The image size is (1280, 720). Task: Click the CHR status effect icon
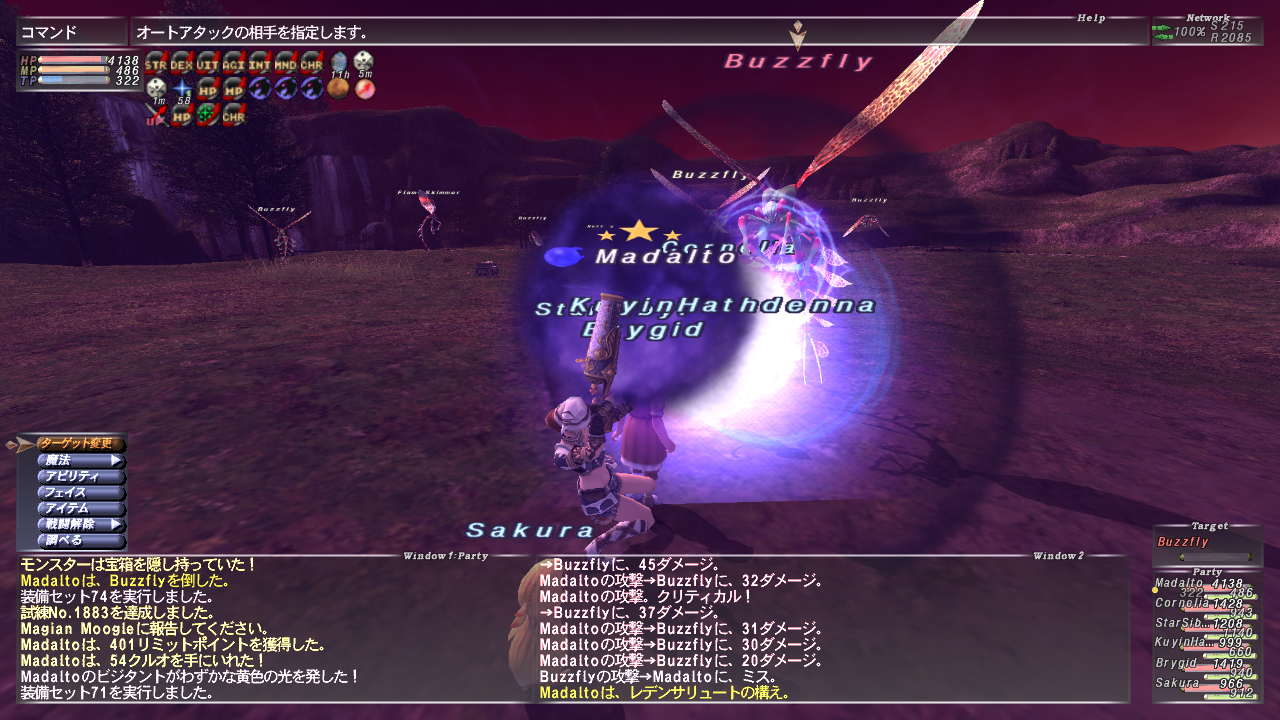click(311, 65)
